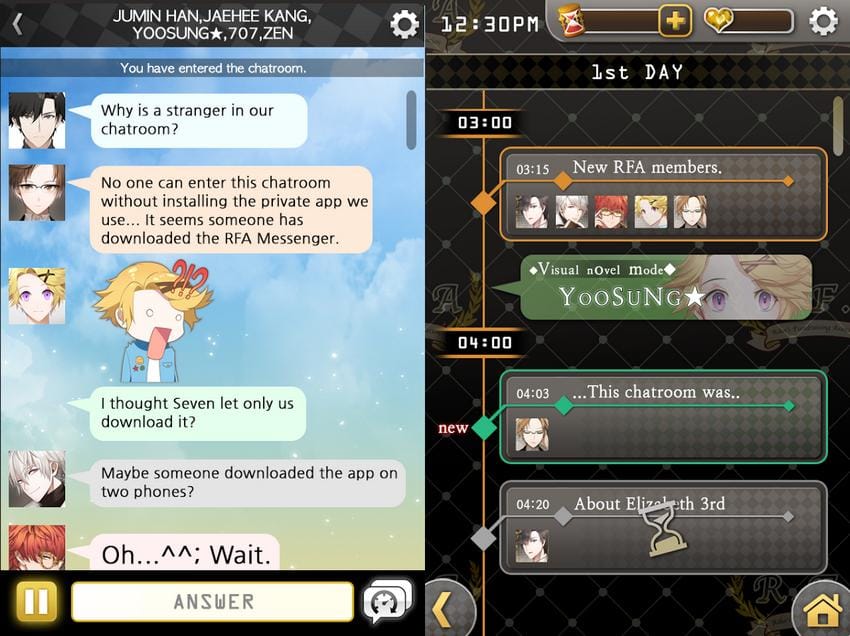Click Yoosung's chat avatar

(37, 295)
